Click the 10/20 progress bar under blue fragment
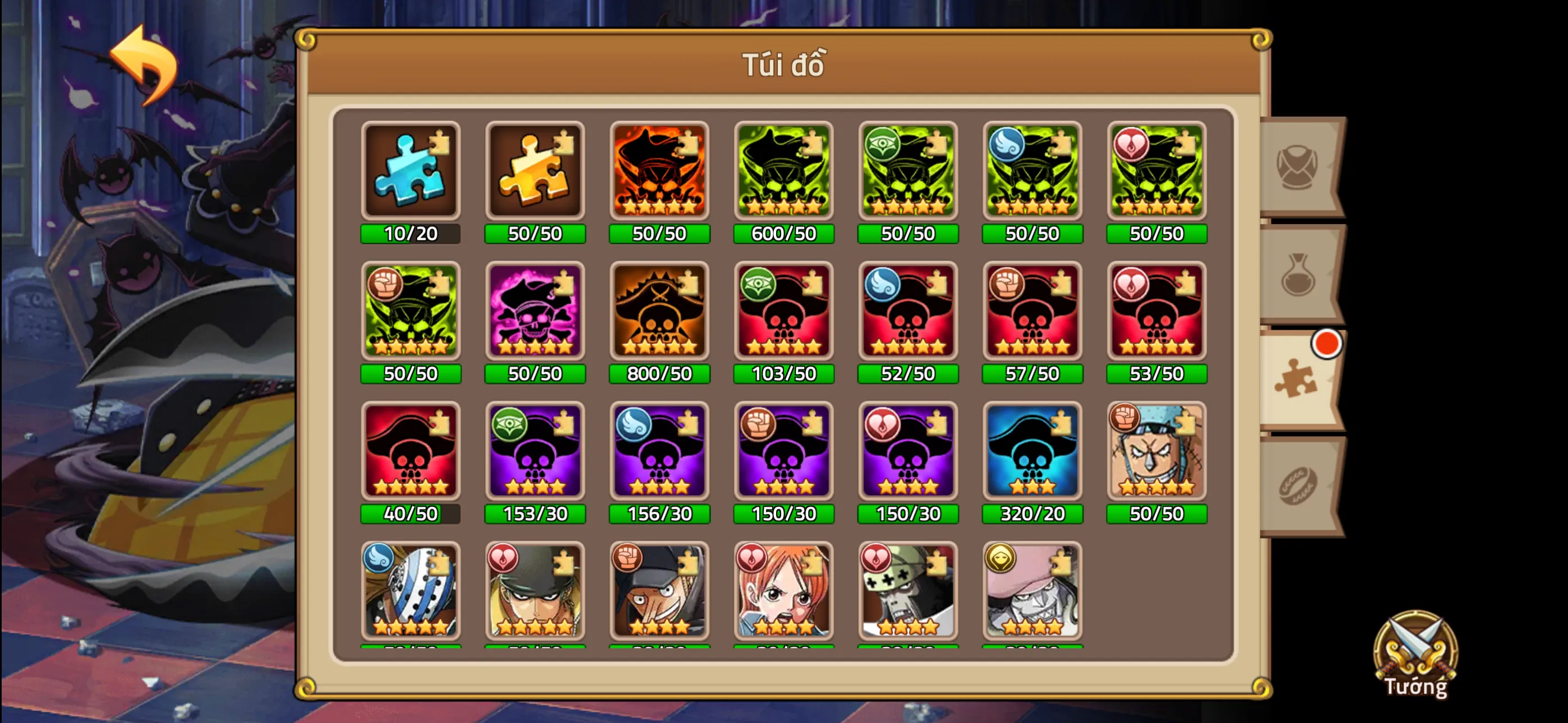The width and height of the screenshot is (1568, 723). (411, 233)
